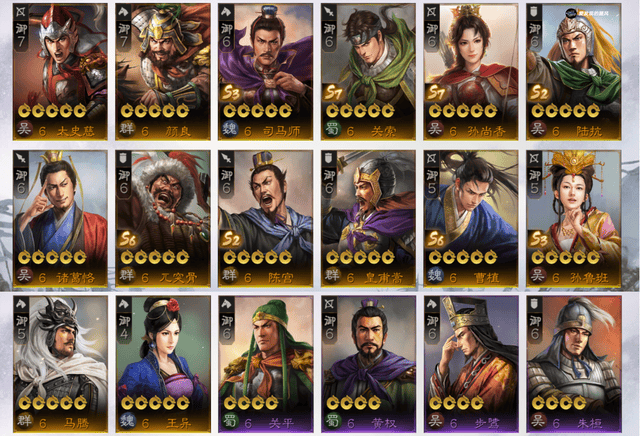Select the 王异 hero card
Viewport: 640px width, 436px height.
pos(162,362)
